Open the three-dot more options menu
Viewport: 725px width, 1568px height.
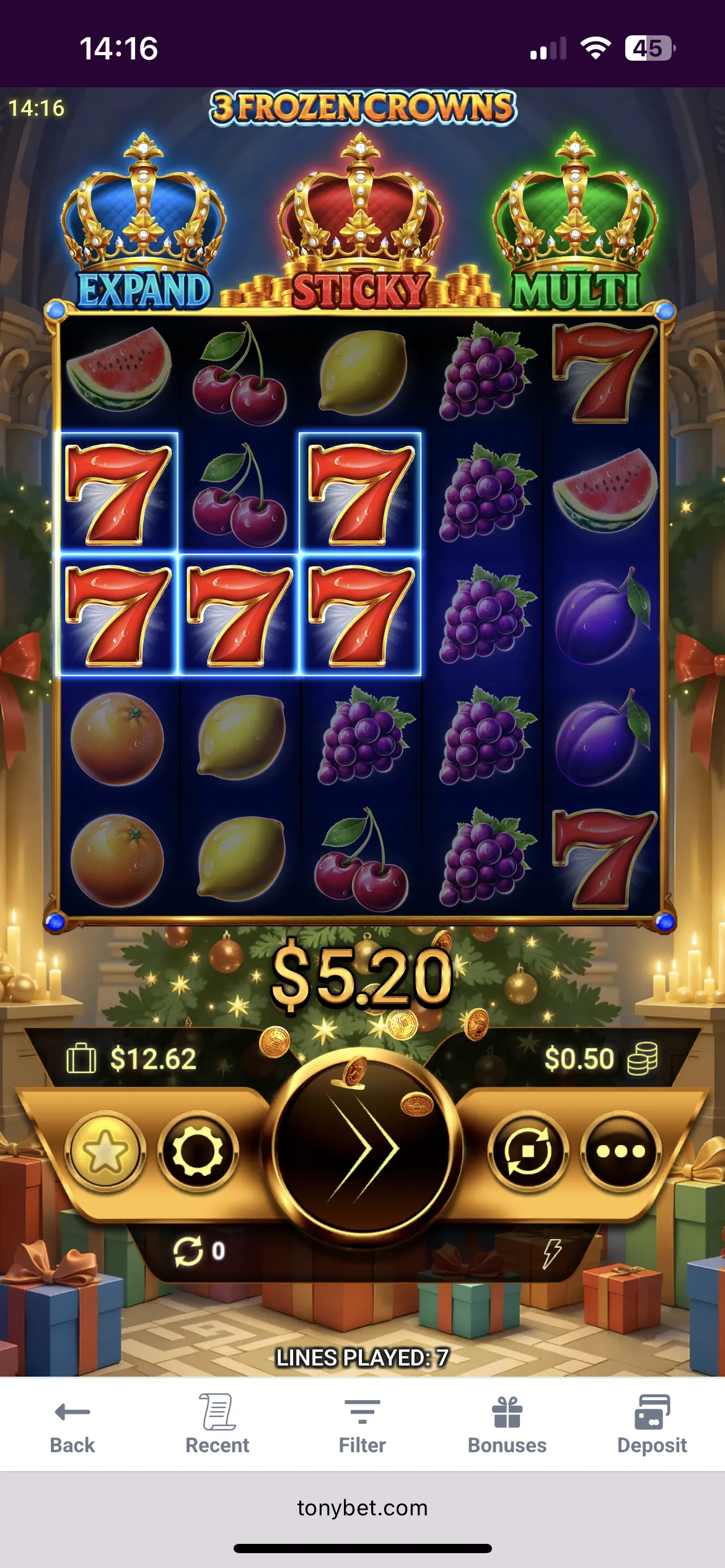pos(620,1151)
